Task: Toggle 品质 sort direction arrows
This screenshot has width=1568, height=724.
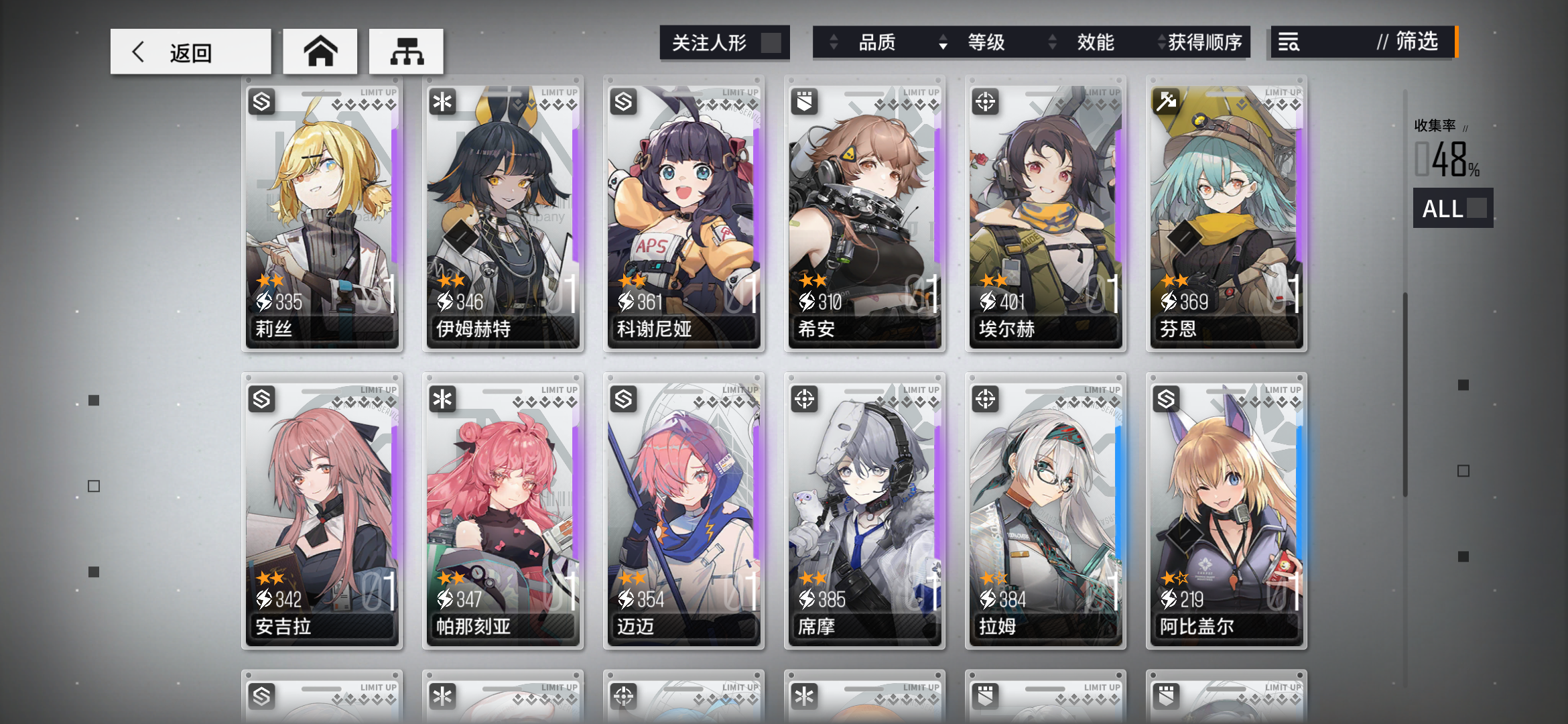Action: tap(833, 43)
